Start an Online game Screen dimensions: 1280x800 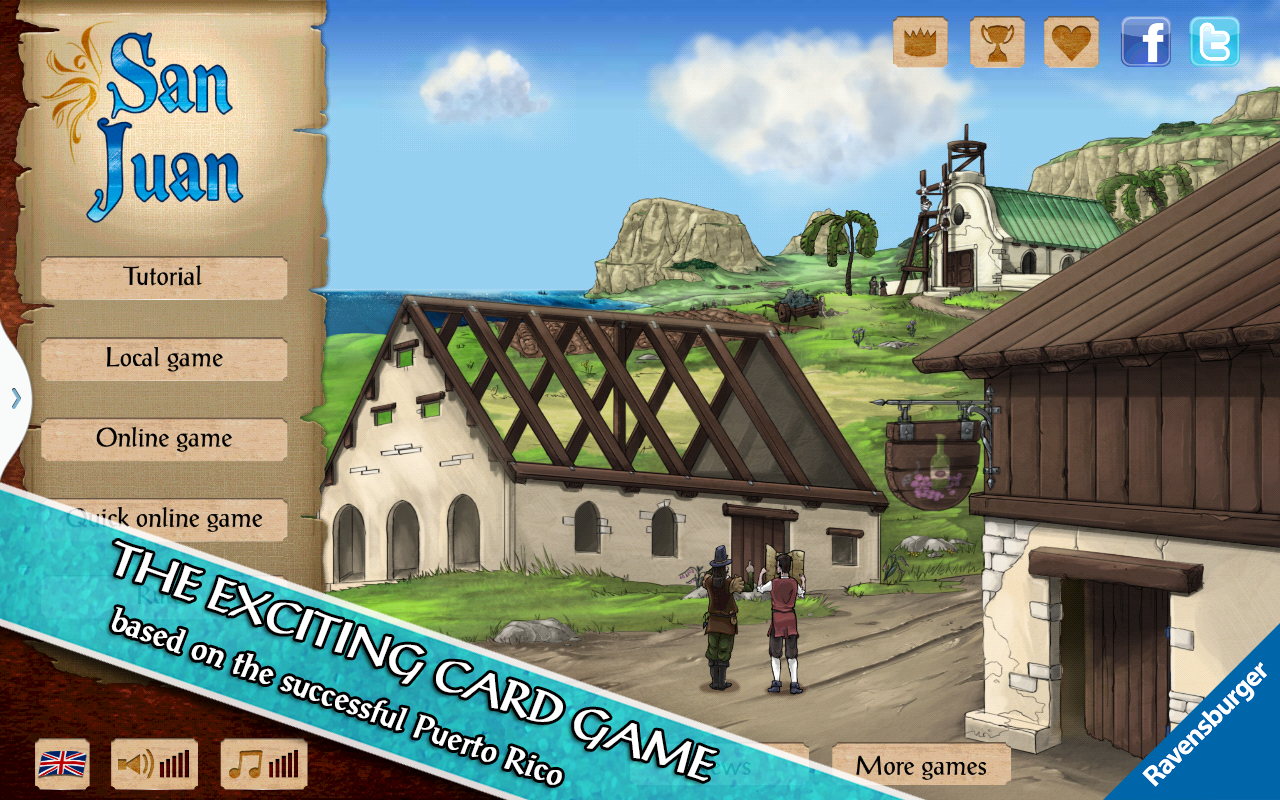164,439
